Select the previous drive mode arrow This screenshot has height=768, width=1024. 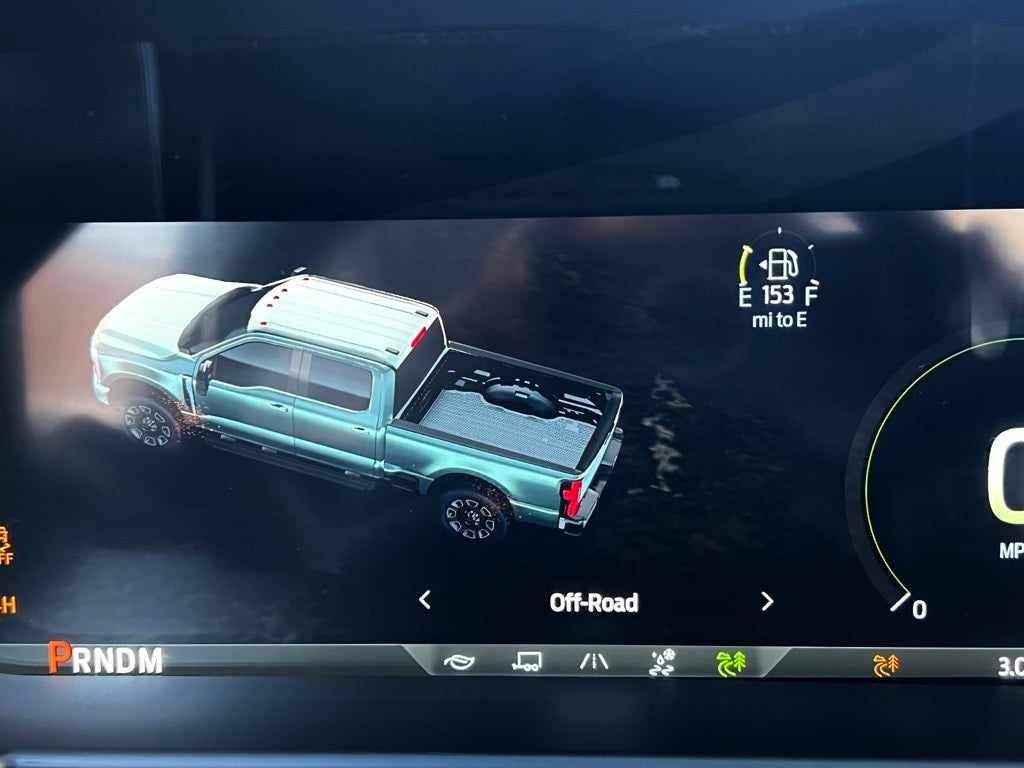pyautogui.click(x=425, y=600)
